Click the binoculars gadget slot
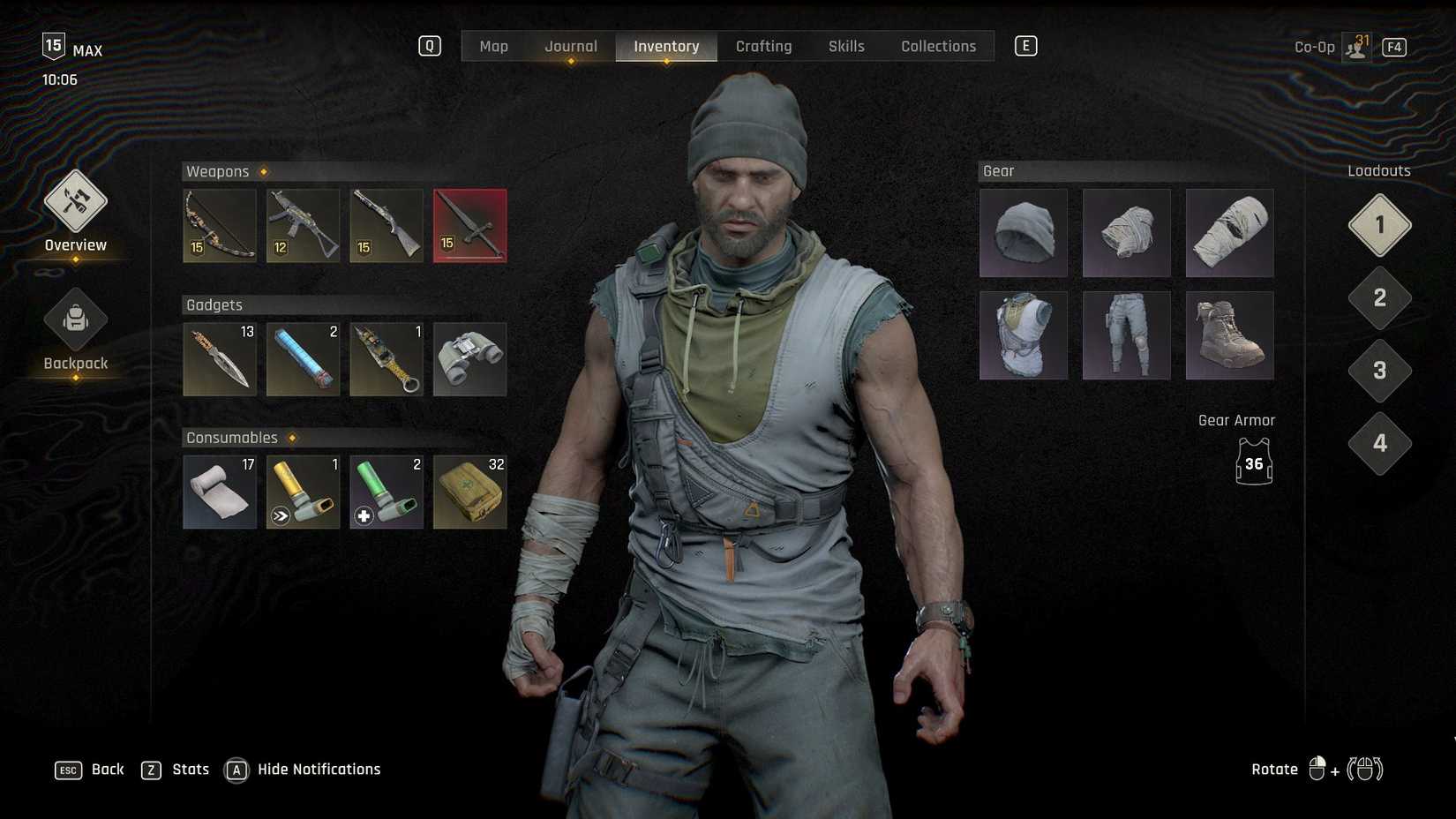Viewport: 1456px width, 819px height. coord(469,358)
